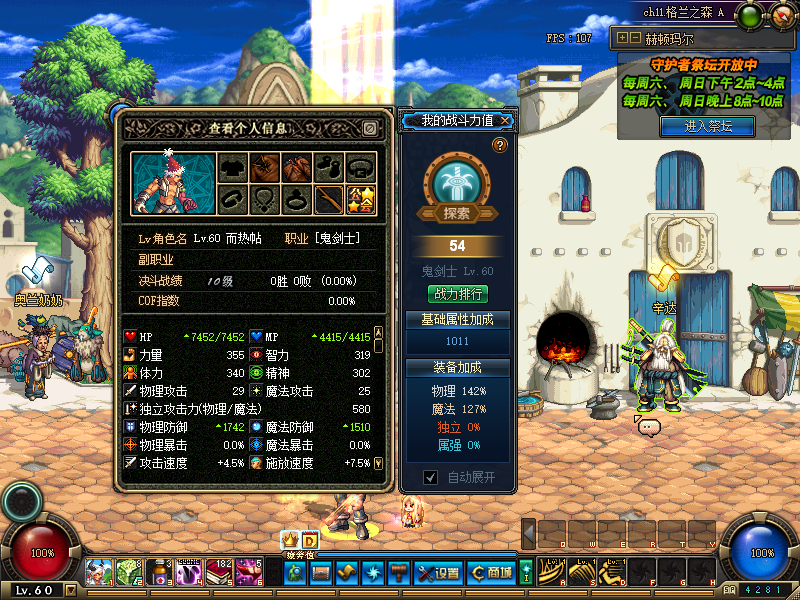Close the character info window
Viewport: 800px width, 600px height.
click(x=369, y=129)
